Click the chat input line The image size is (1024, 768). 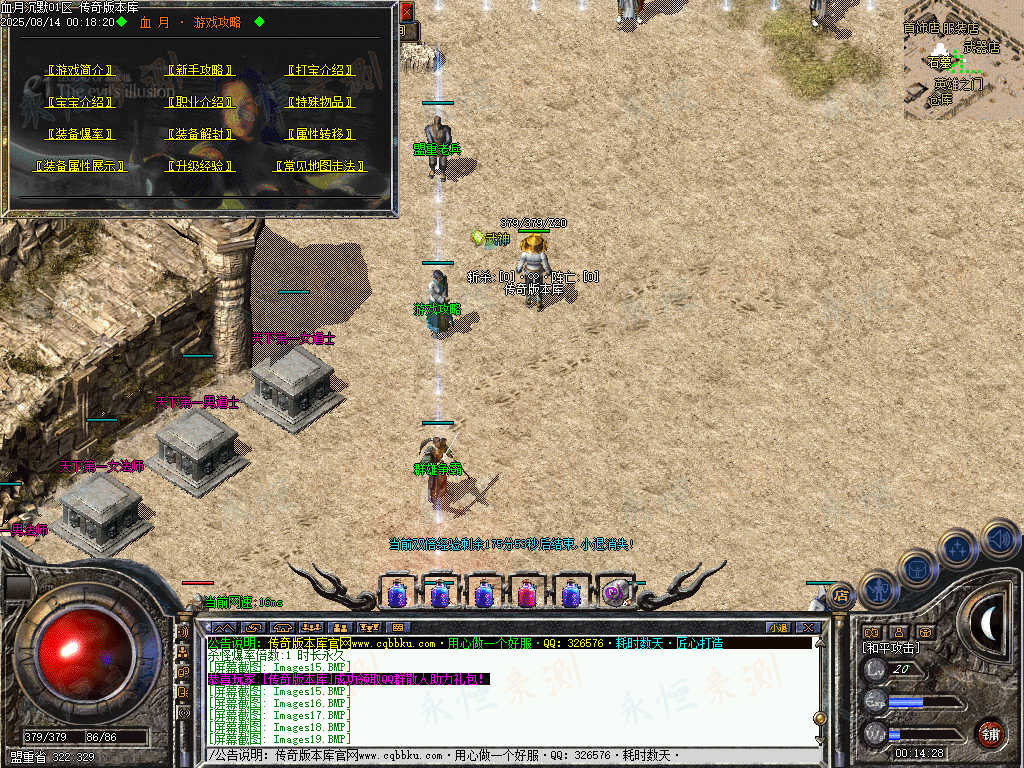pyautogui.click(x=510, y=754)
